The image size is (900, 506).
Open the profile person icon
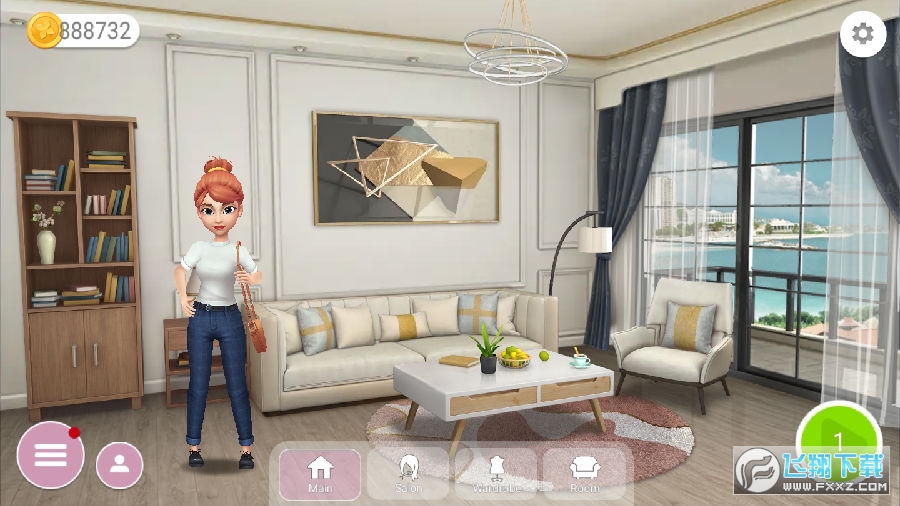click(120, 464)
